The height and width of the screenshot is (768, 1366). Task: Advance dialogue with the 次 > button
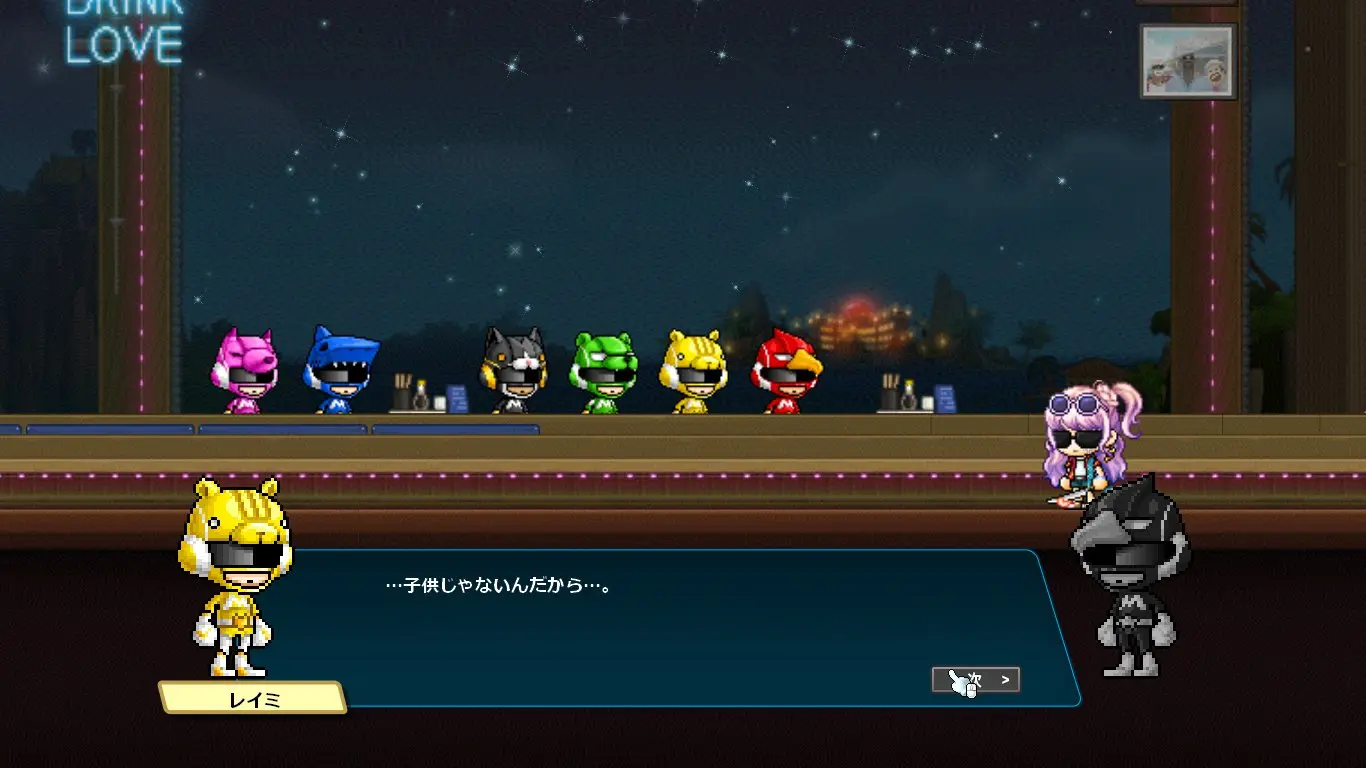pos(976,680)
